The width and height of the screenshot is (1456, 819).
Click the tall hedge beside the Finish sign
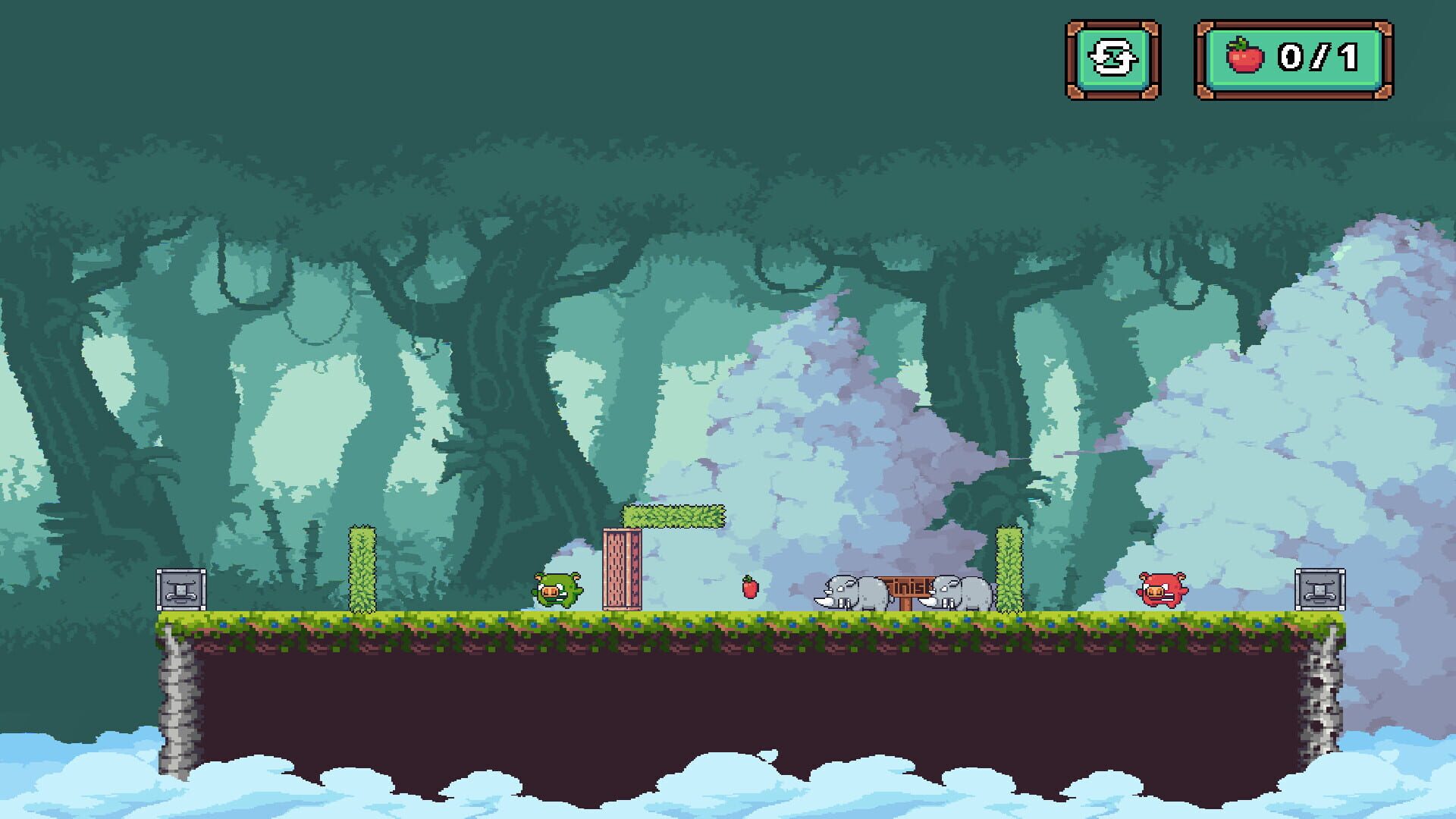1009,569
